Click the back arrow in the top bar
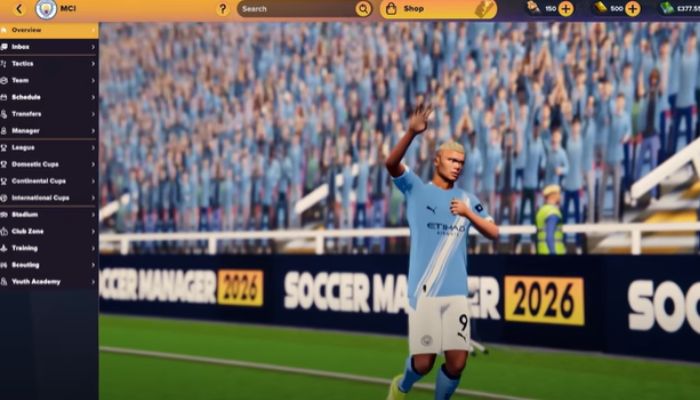The width and height of the screenshot is (700, 400). coord(18,9)
